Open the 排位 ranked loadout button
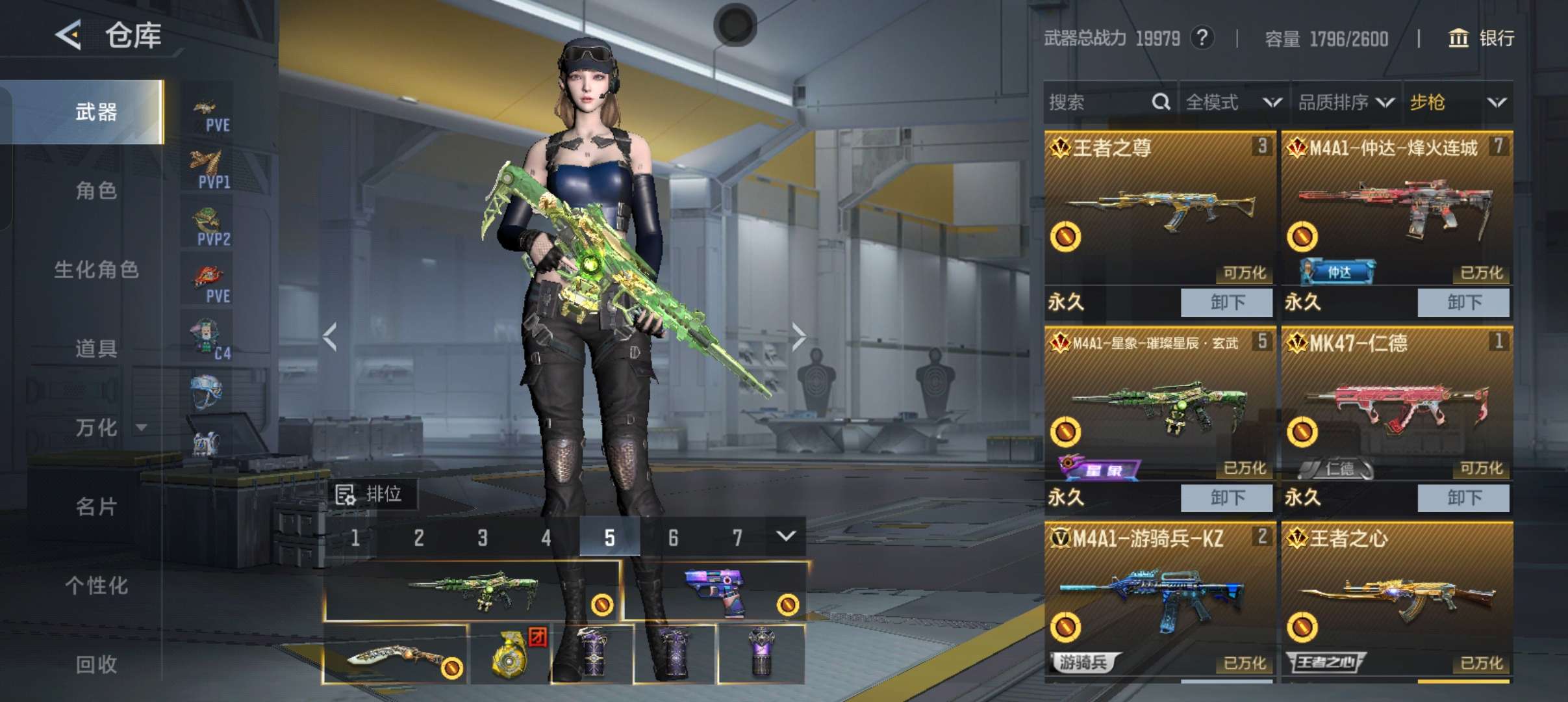 point(372,495)
